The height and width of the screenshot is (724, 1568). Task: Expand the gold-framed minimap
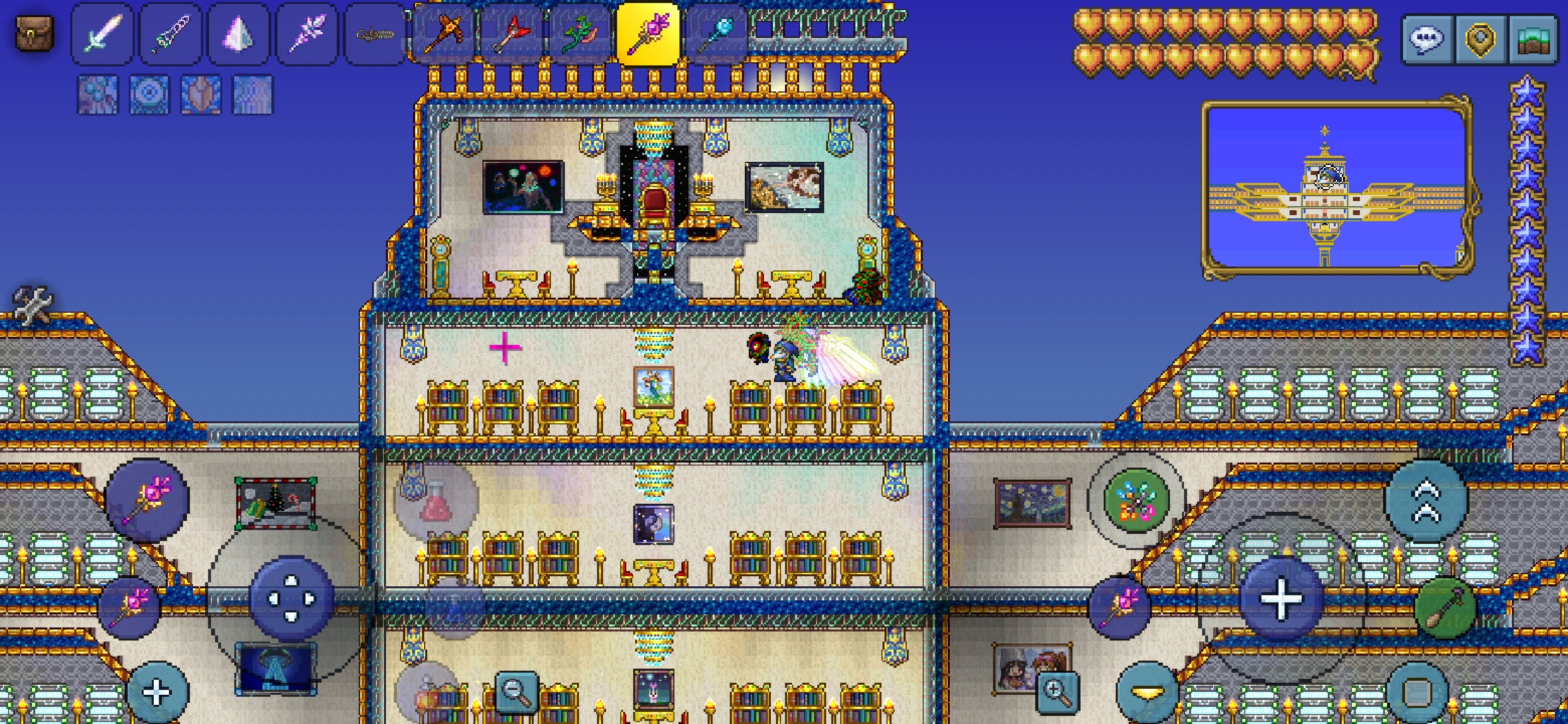(1337, 188)
